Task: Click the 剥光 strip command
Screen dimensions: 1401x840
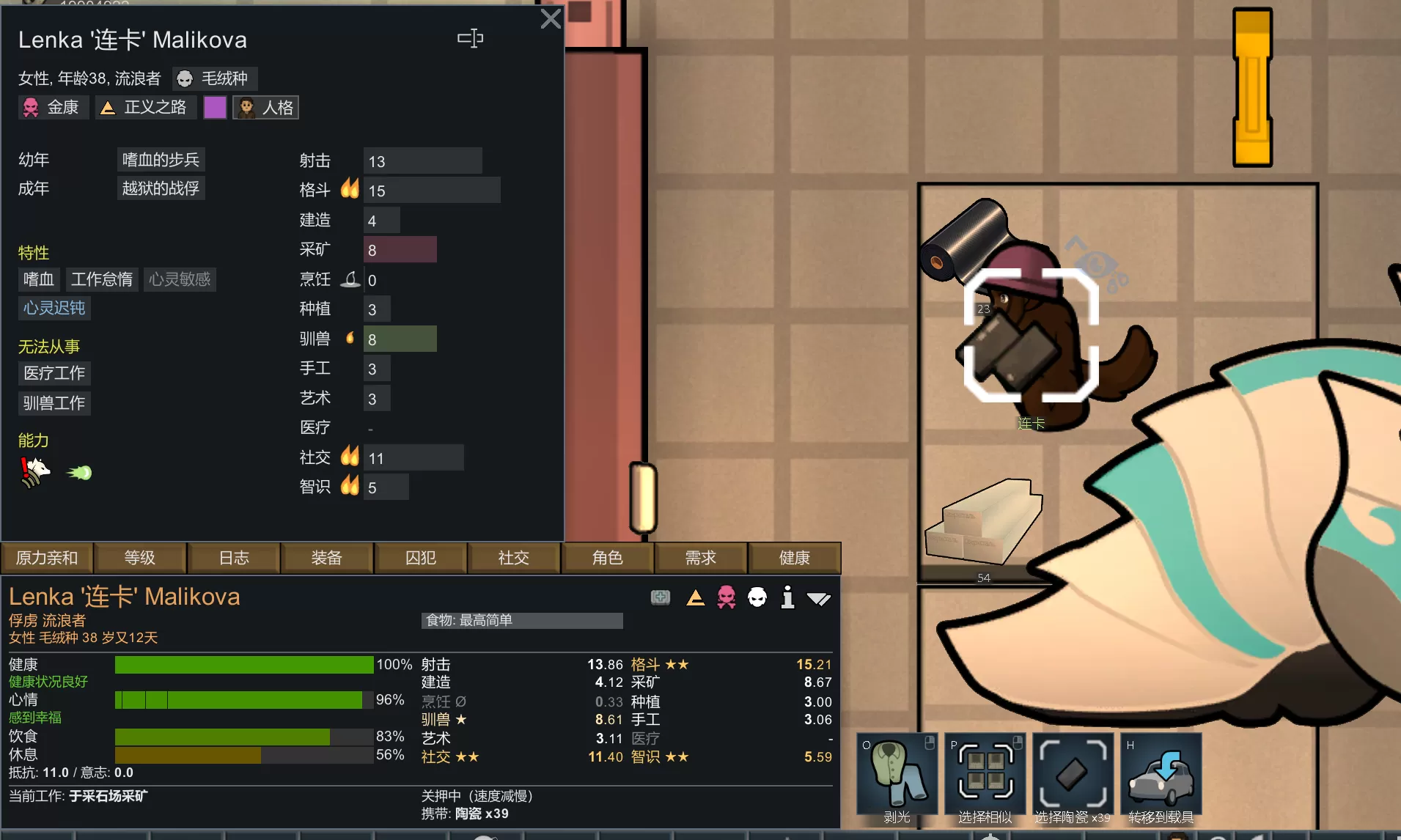Action: (x=897, y=778)
